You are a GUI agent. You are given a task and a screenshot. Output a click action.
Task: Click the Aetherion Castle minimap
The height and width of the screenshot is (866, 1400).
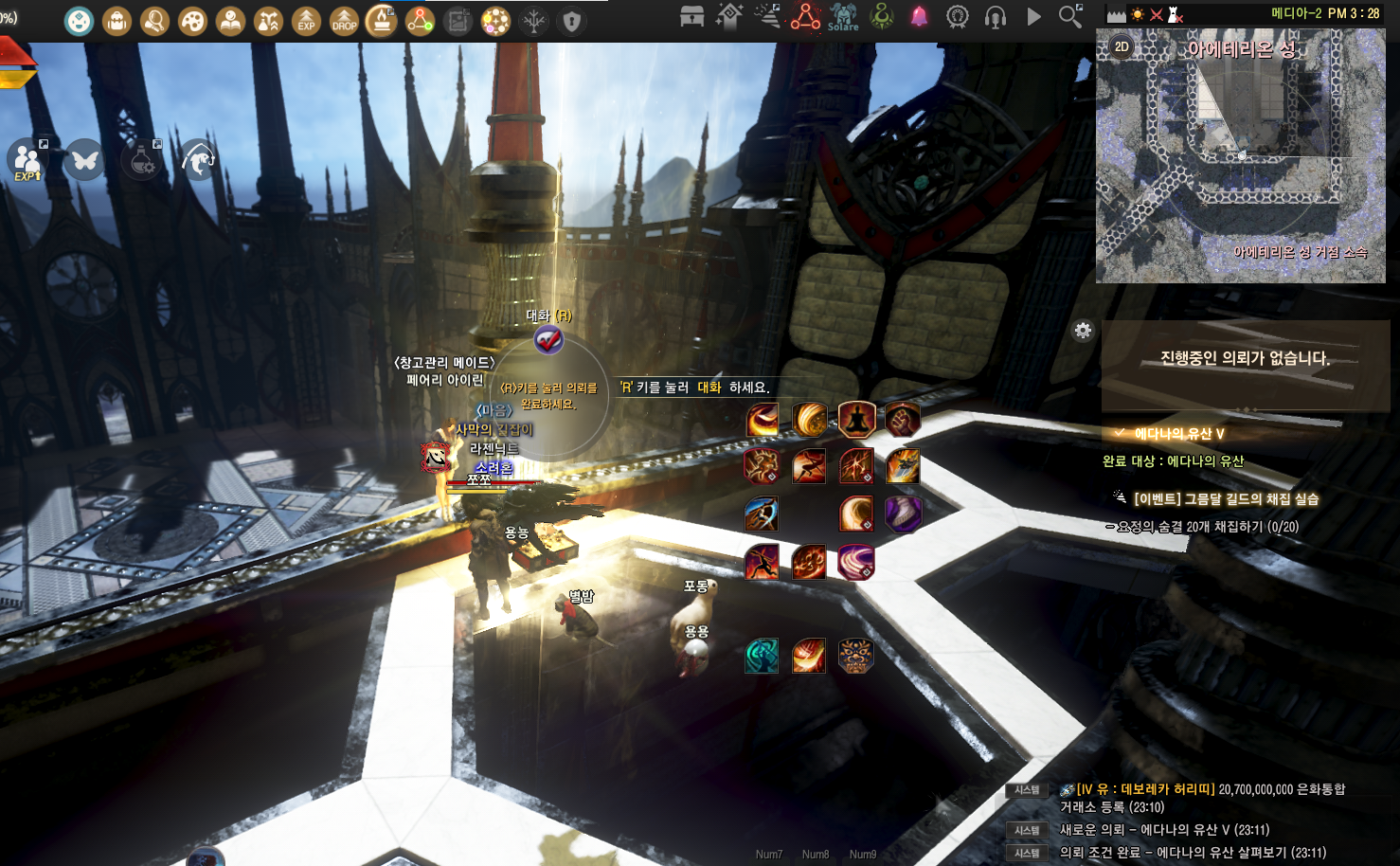pyautogui.click(x=1240, y=156)
